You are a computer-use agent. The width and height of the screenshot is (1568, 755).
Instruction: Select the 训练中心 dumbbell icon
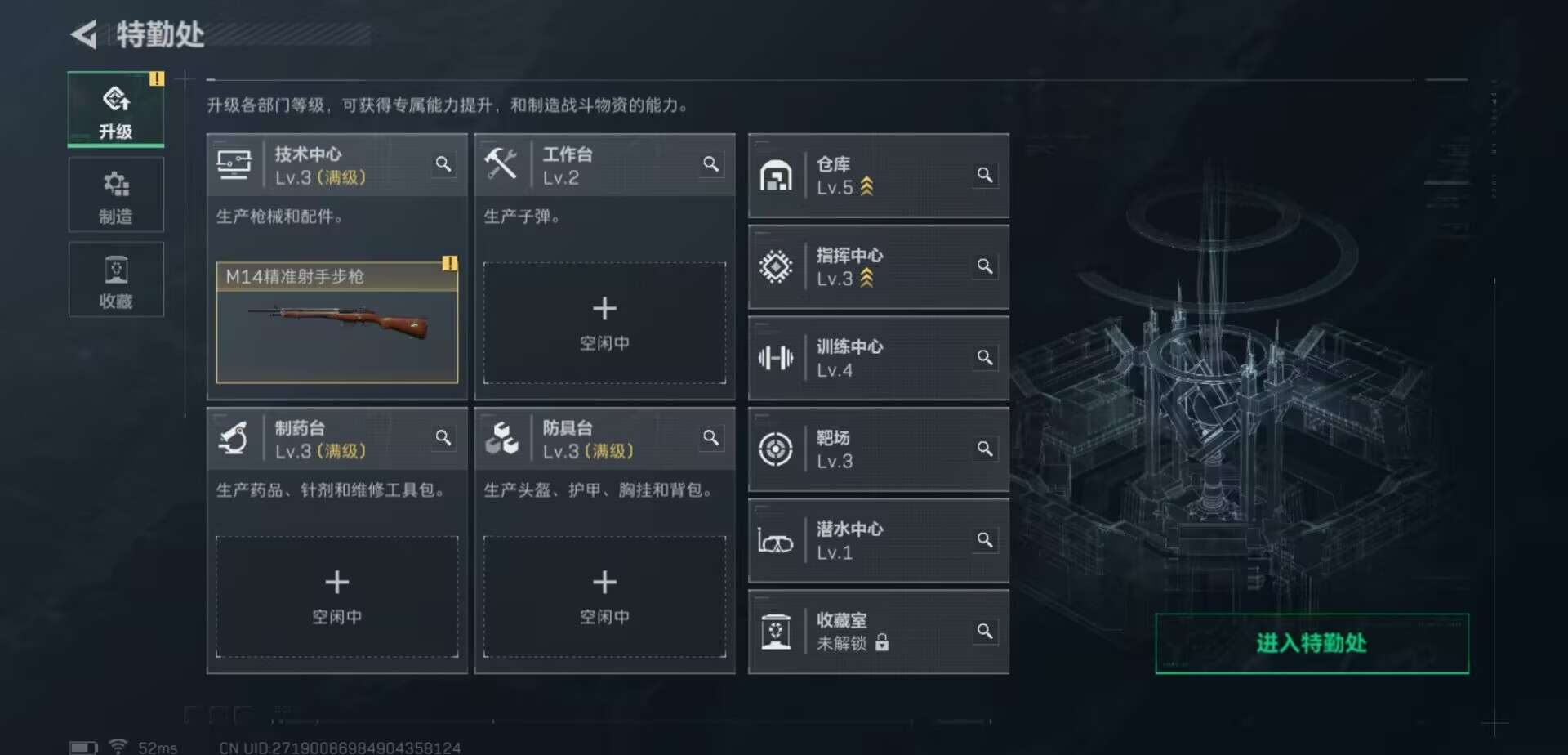[x=776, y=358]
